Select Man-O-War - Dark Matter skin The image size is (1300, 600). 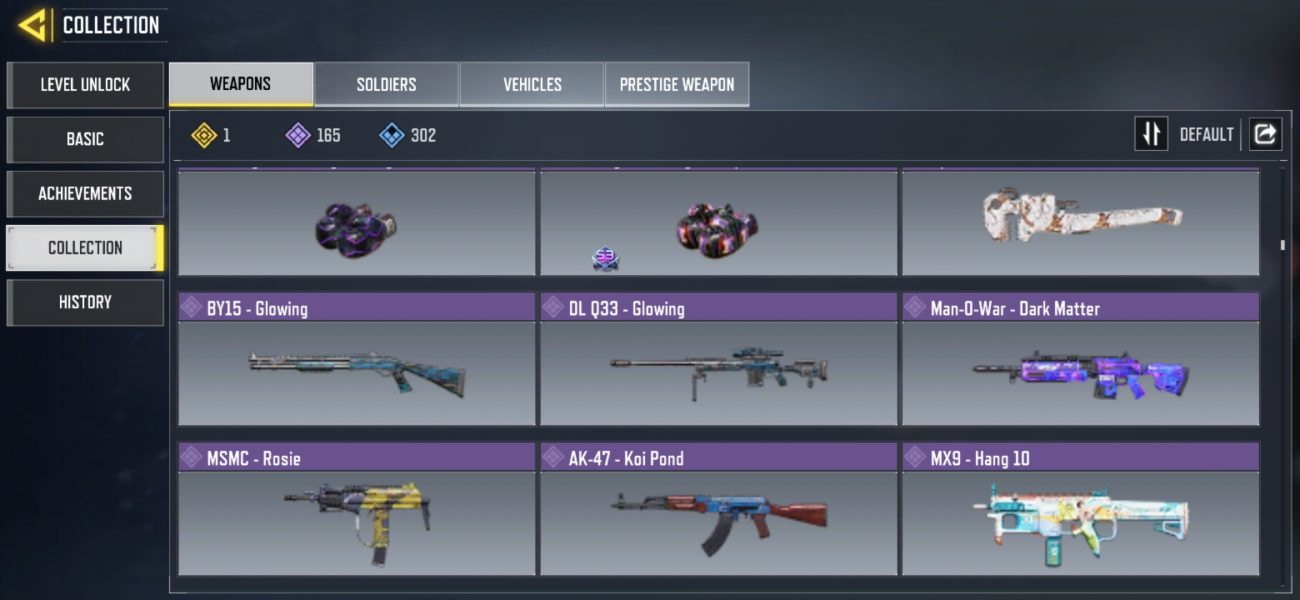1080,360
